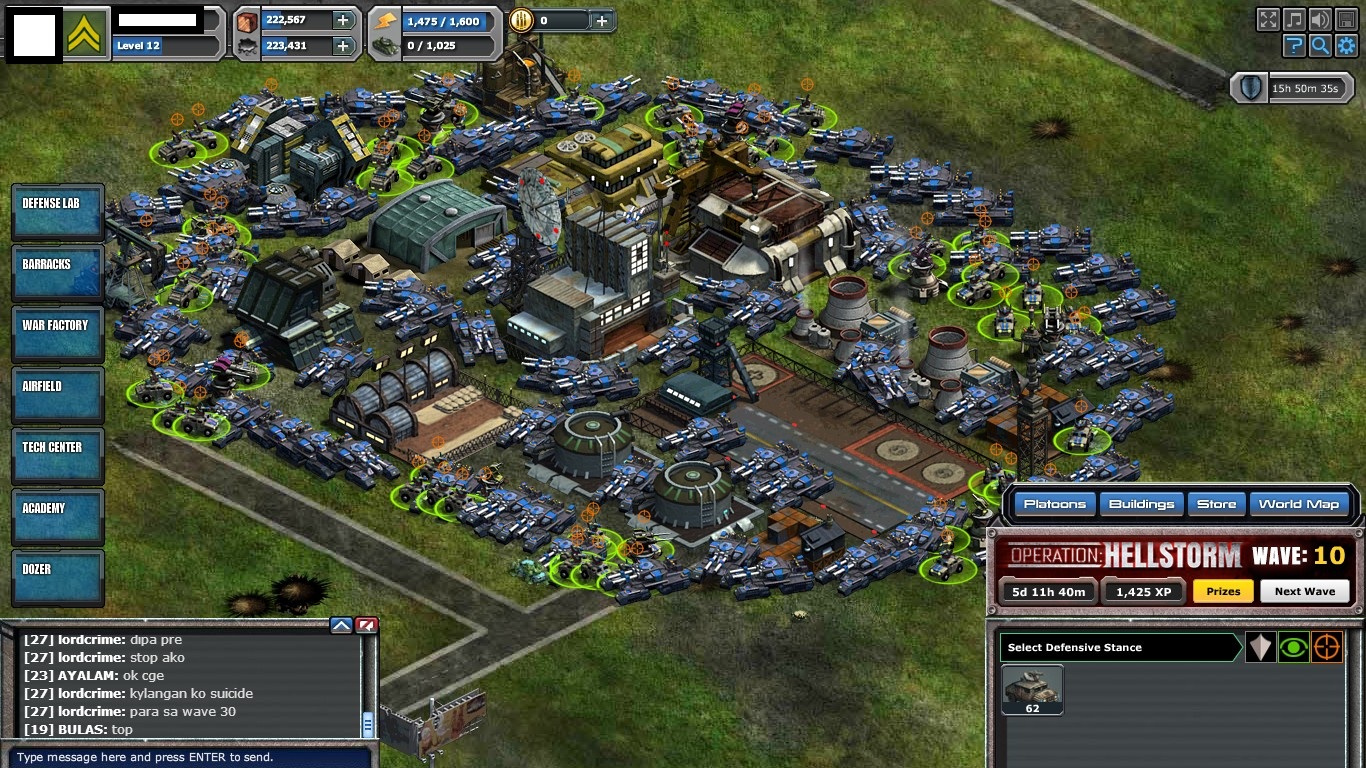The height and width of the screenshot is (768, 1366).
Task: Select the Humvee unit slot showing 62
Action: (1032, 689)
